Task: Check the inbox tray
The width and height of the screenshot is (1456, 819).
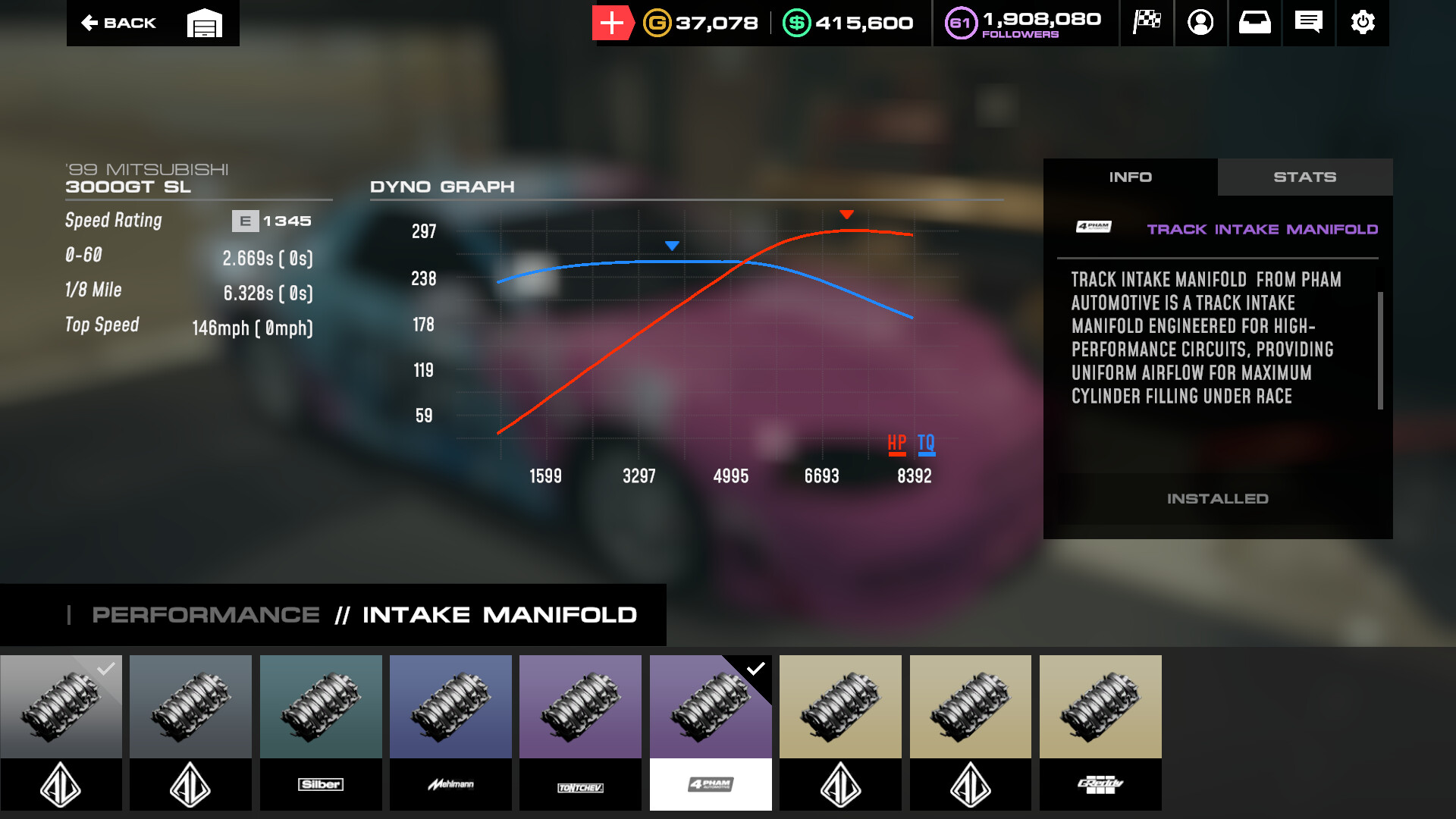Action: [x=1254, y=23]
